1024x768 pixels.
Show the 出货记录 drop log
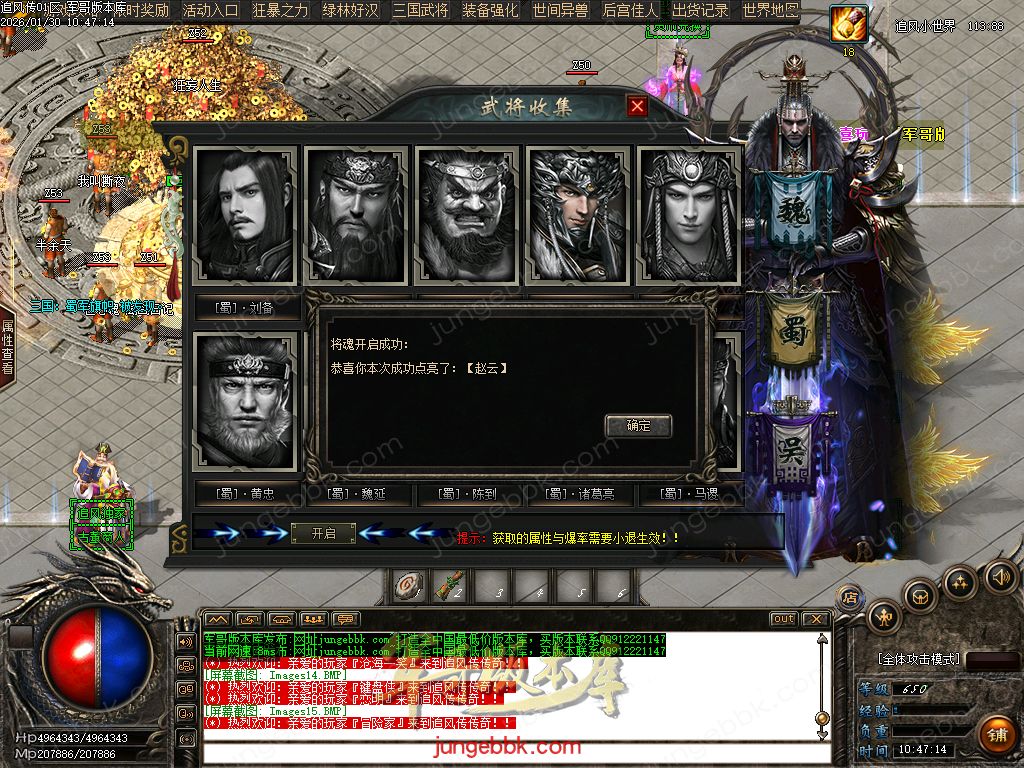click(x=700, y=11)
